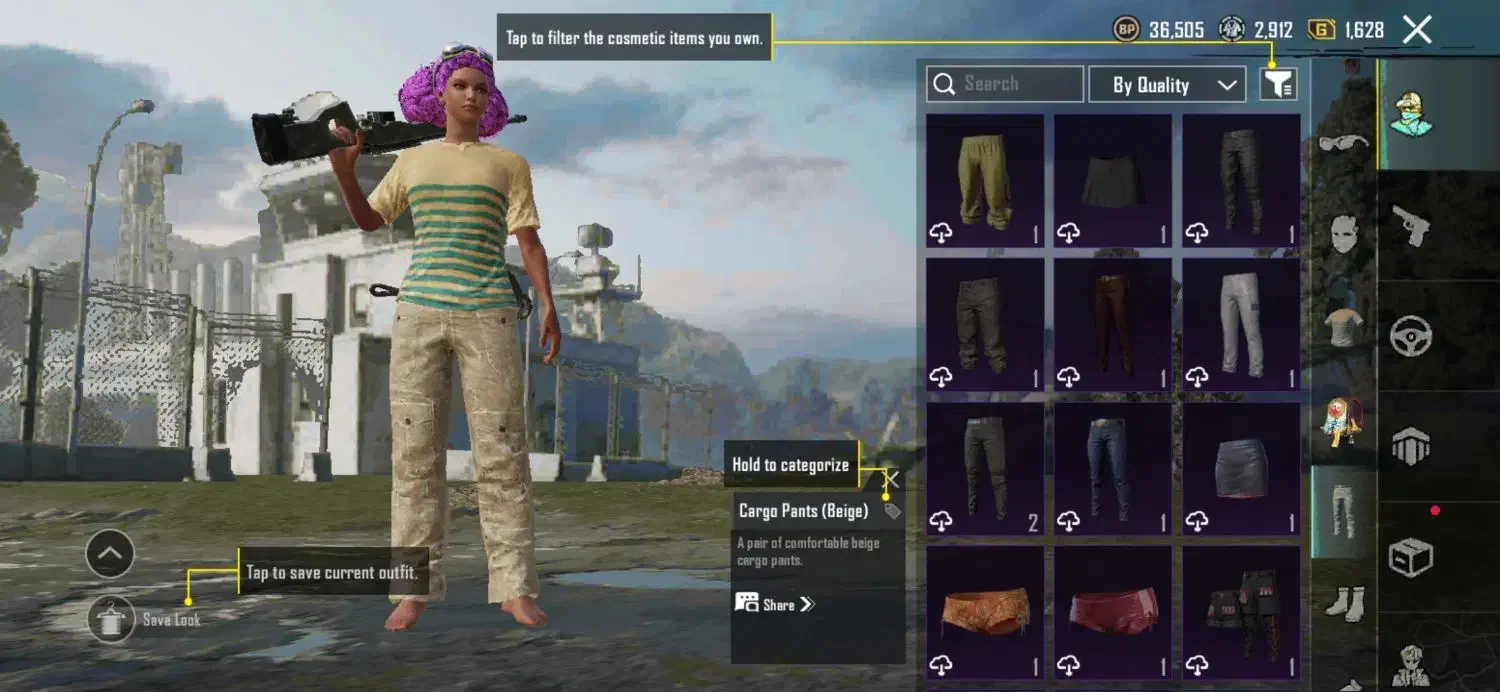This screenshot has height=692, width=1500.
Task: Pick the white pants item
Action: [x=1241, y=324]
